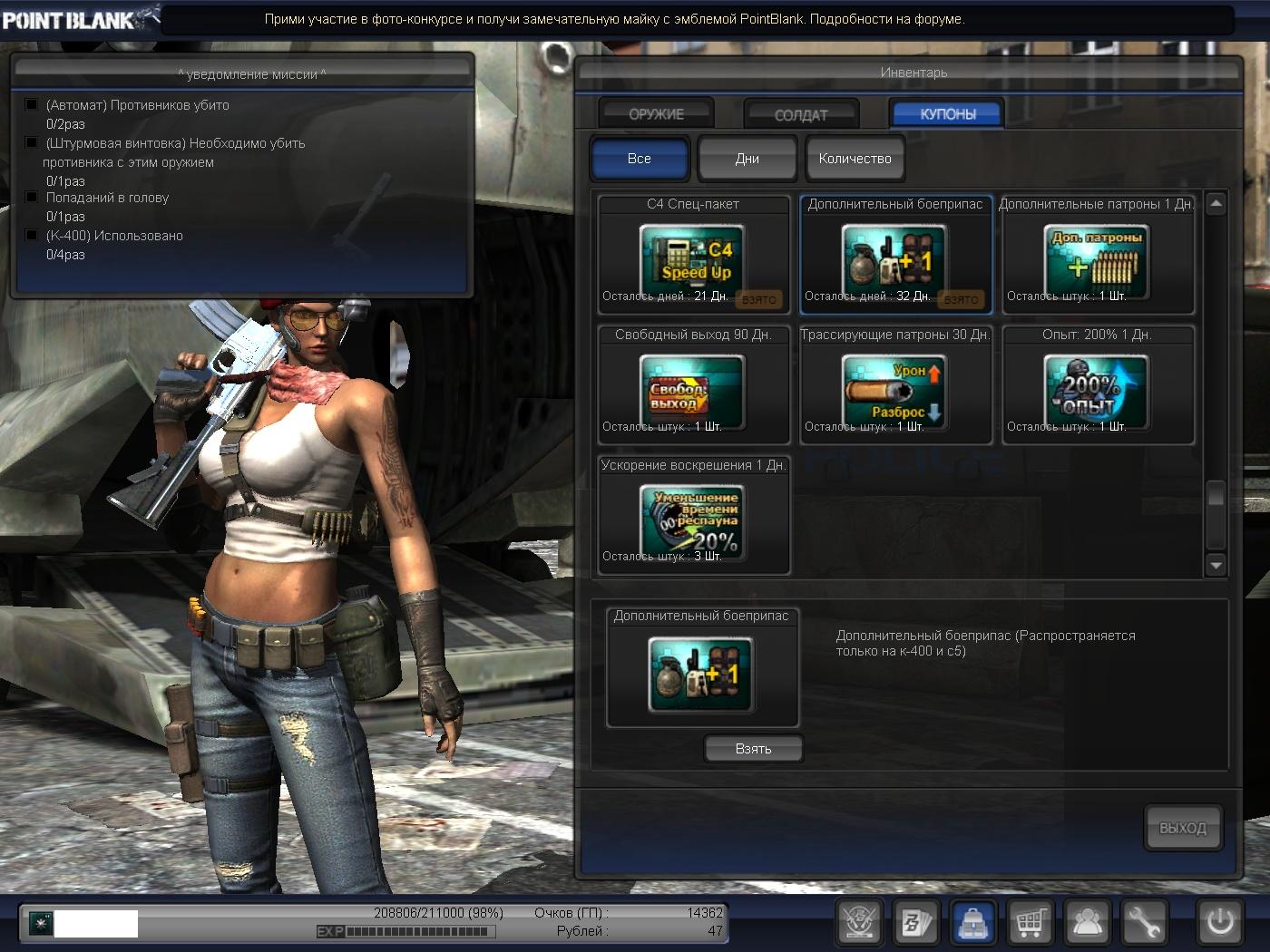Show all coupons with the Все filter
The image size is (1270, 952).
pos(640,159)
